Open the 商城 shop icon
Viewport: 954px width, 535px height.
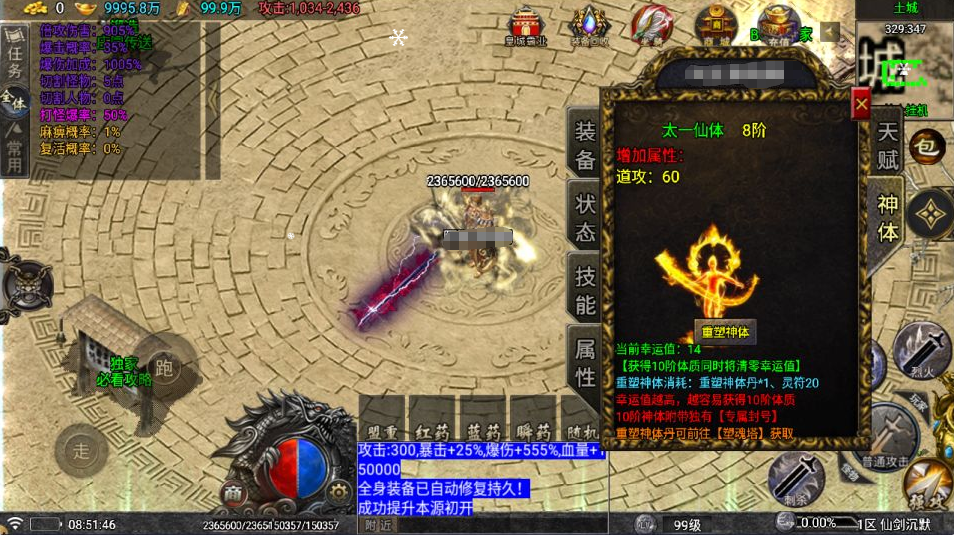coord(715,25)
